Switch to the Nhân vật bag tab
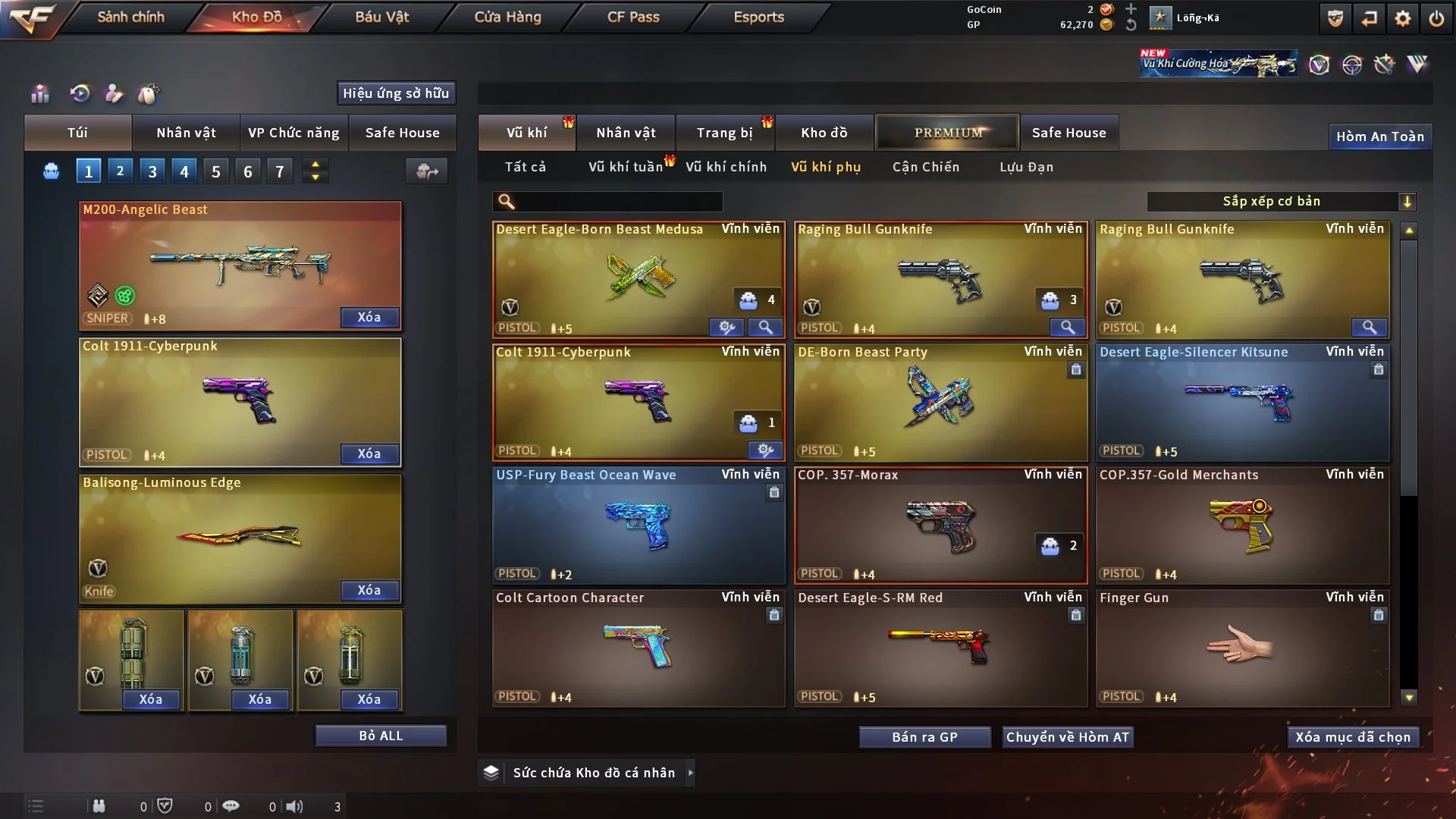 [186, 133]
